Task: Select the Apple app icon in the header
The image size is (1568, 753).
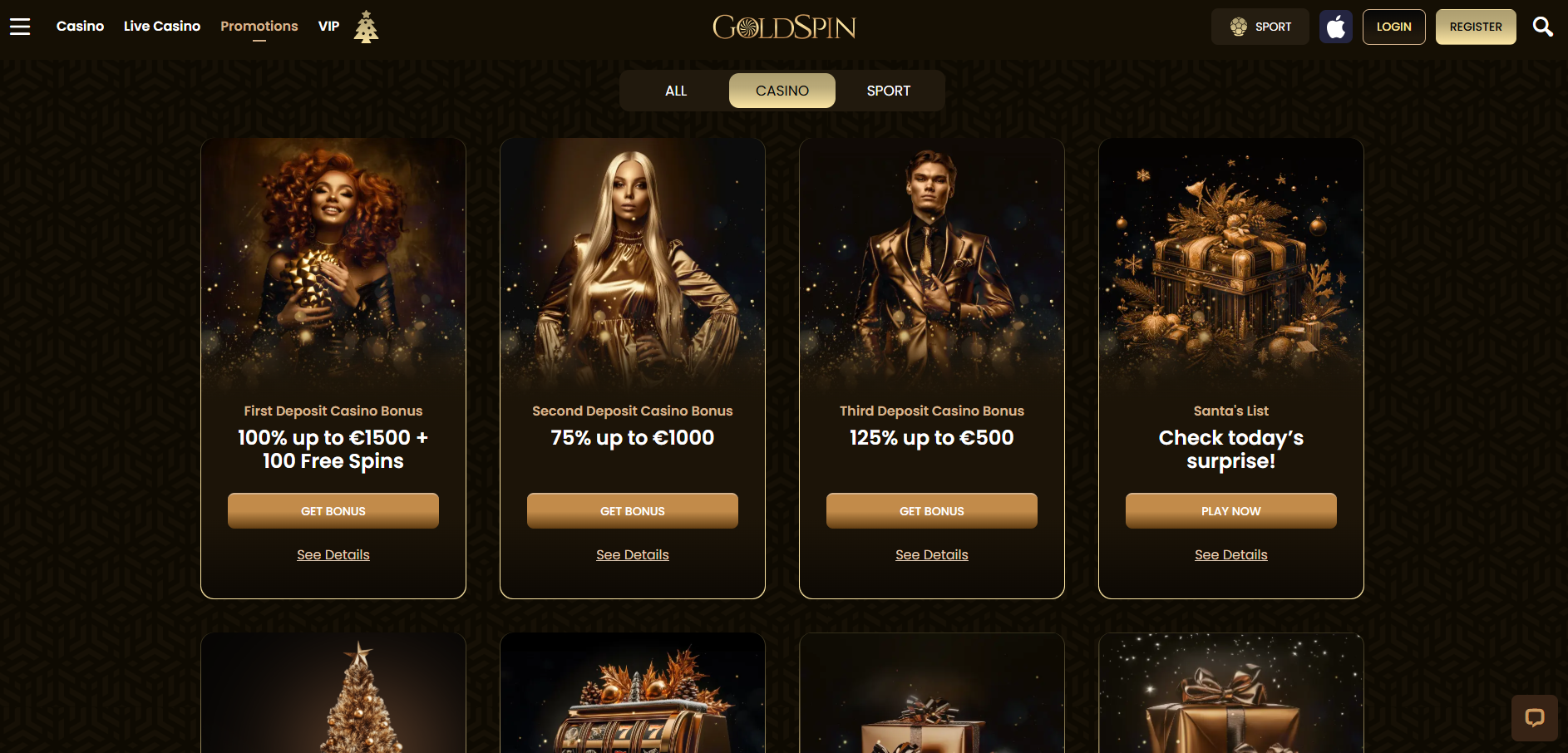Action: pos(1335,26)
